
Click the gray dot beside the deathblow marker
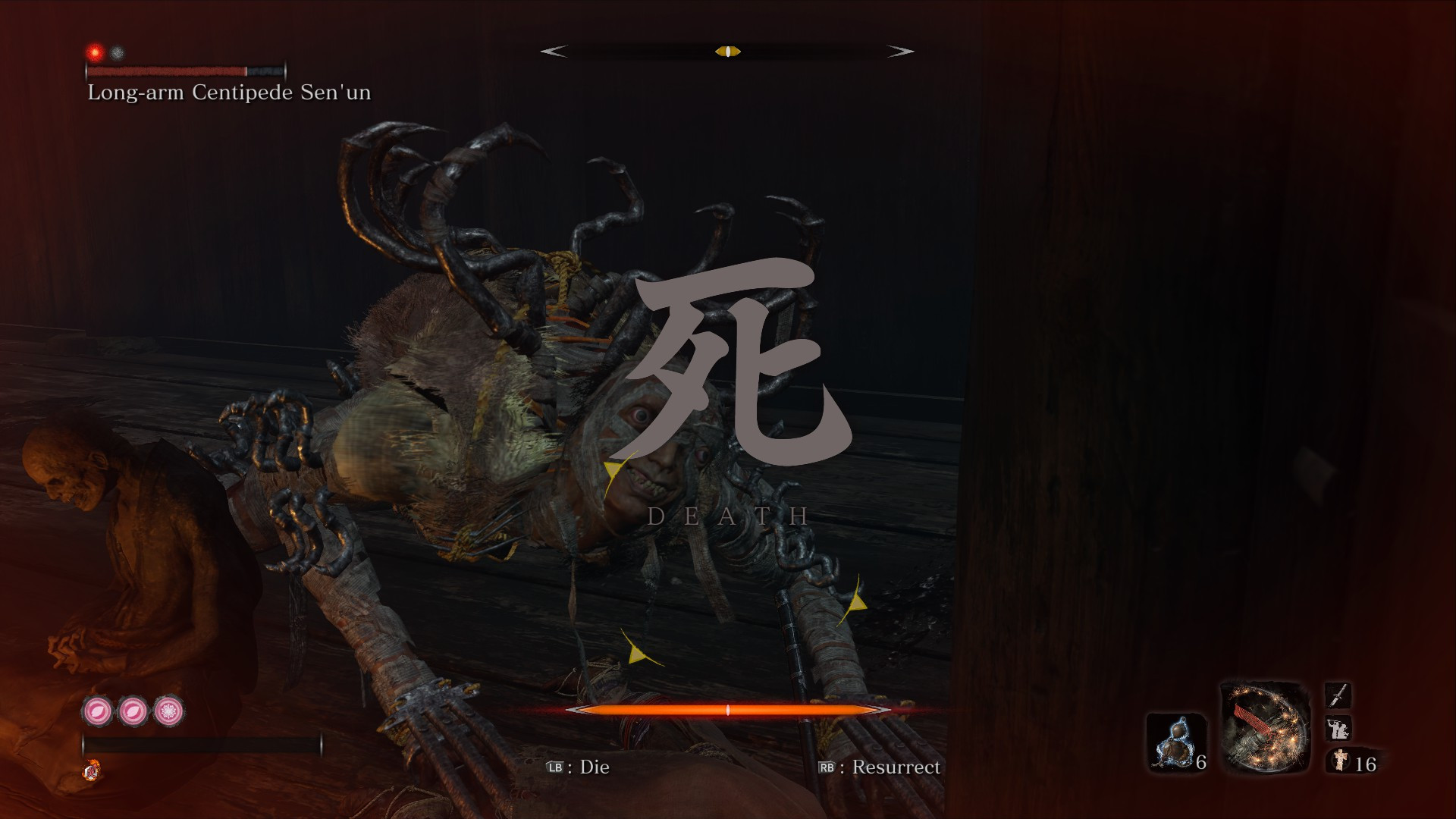(115, 51)
